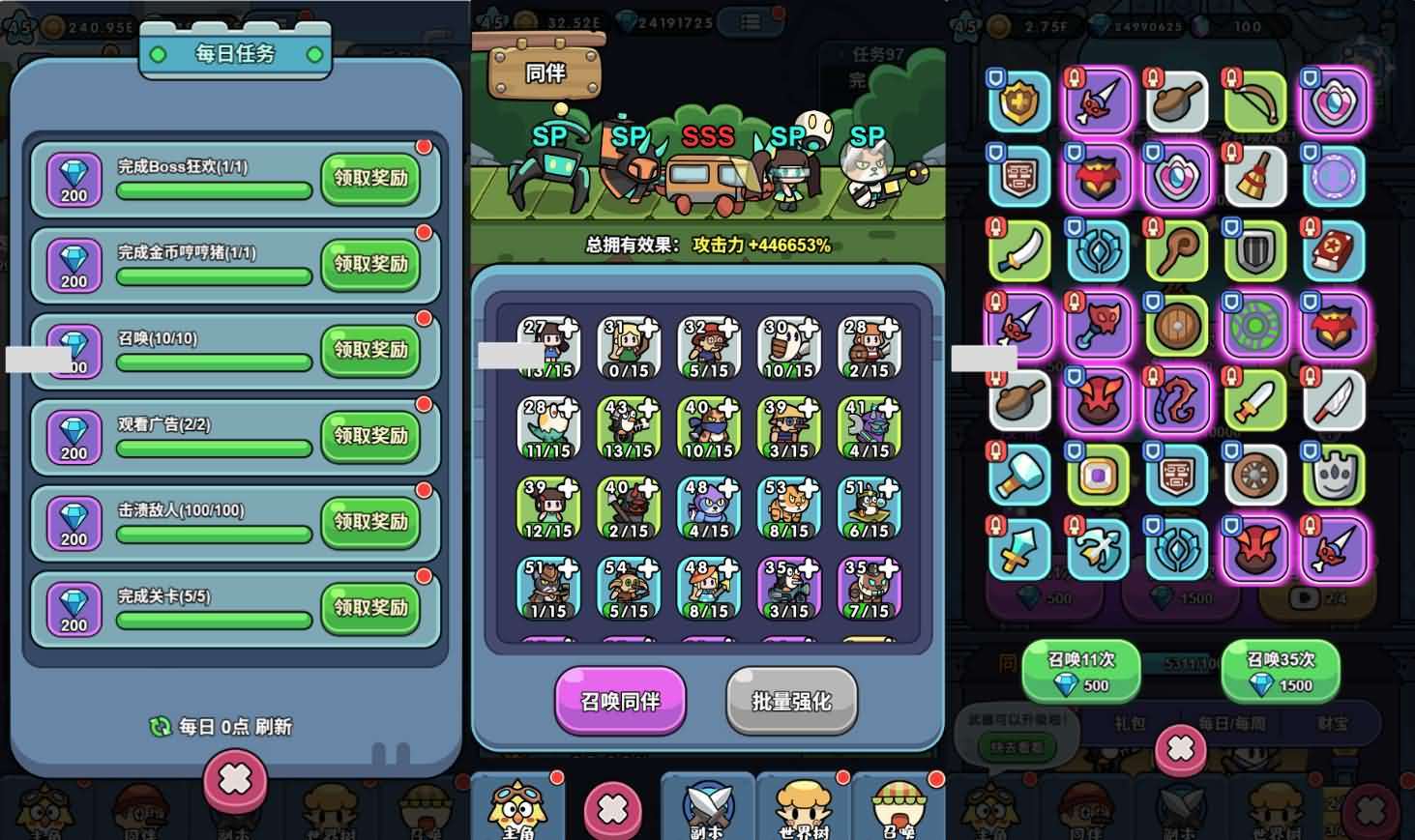Click the glowing green chakram icon

tap(1255, 327)
